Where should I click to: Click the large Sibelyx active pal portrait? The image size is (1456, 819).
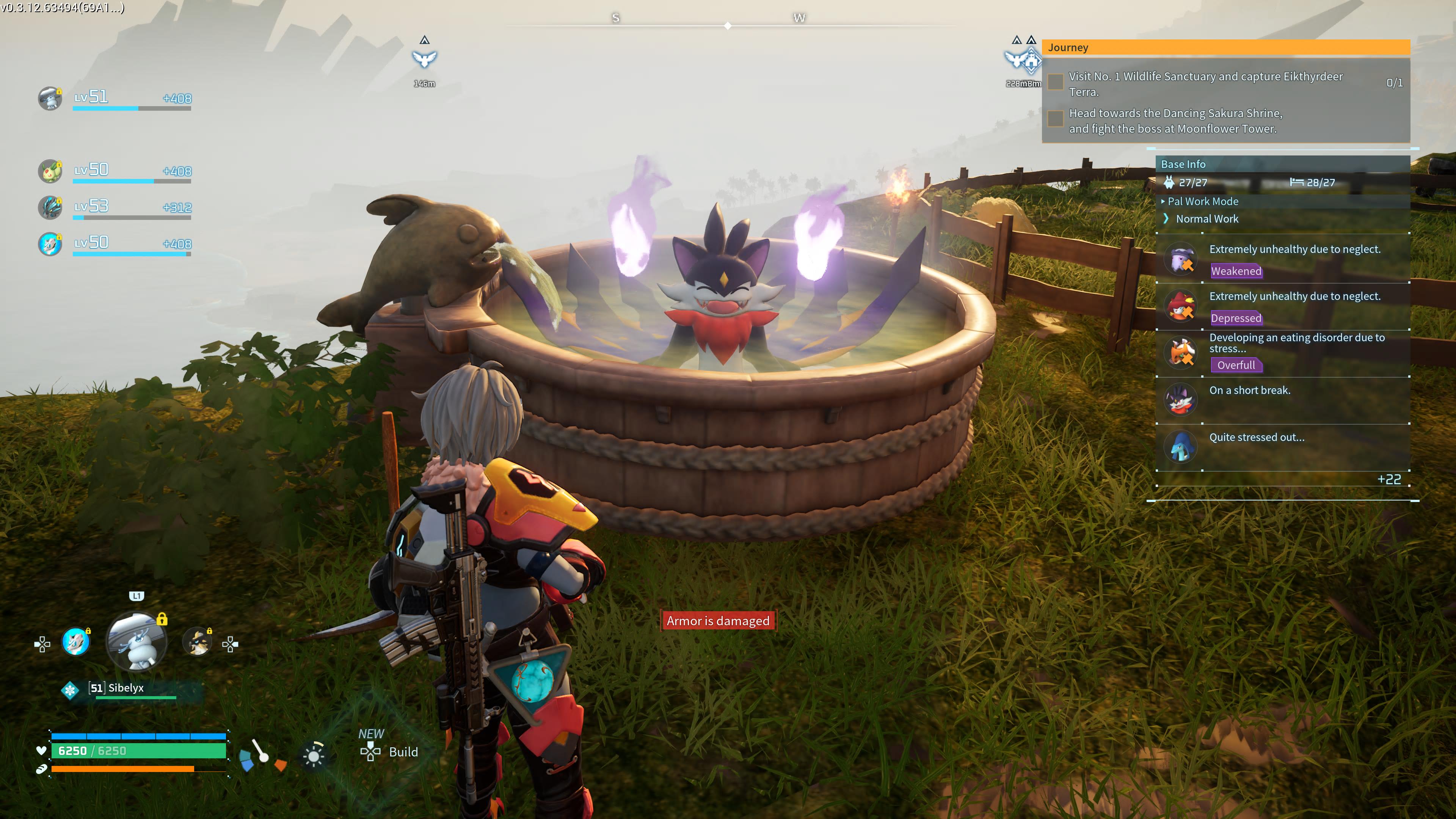[137, 642]
